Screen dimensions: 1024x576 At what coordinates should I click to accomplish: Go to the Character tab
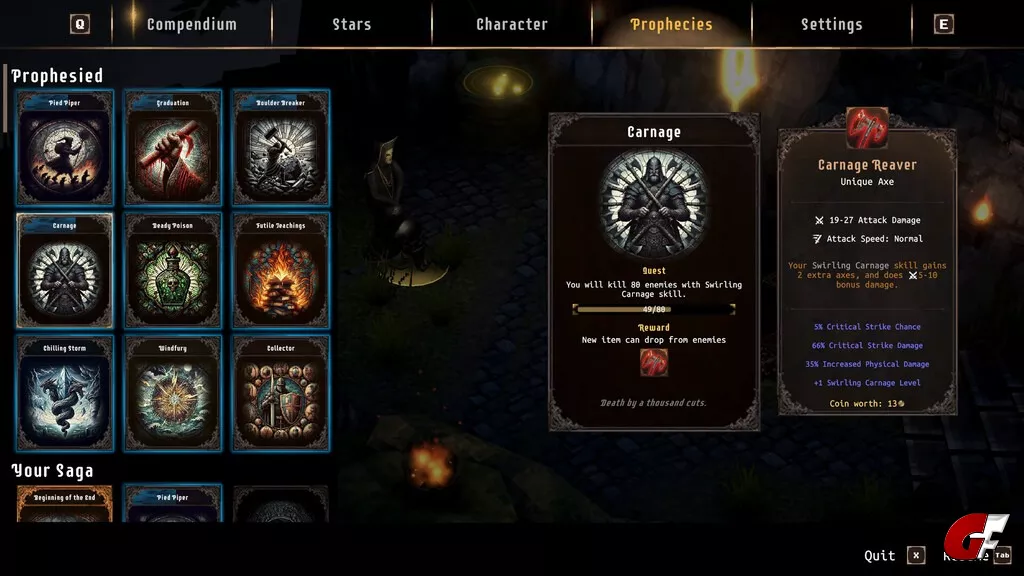point(512,24)
